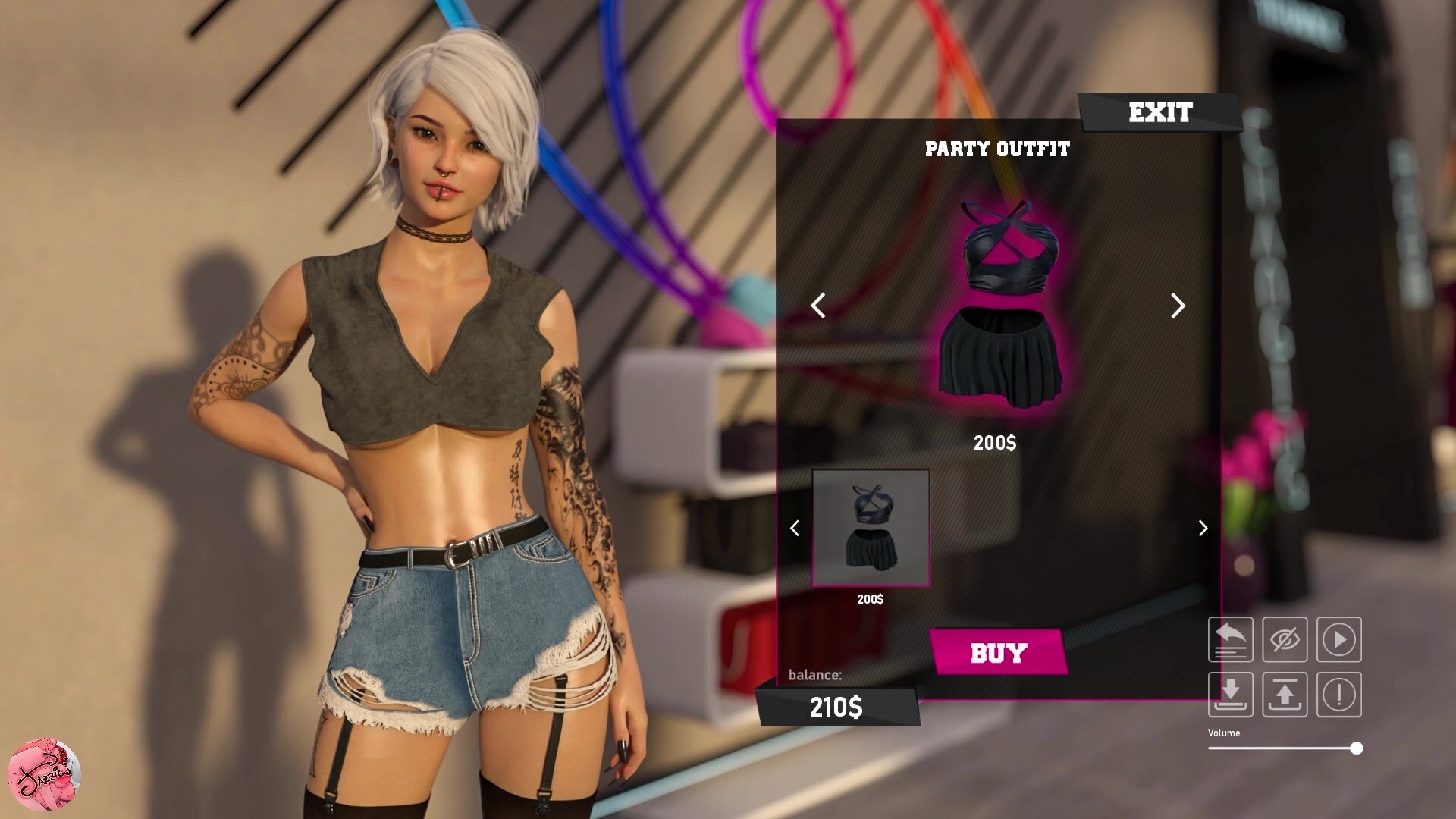Buy the Party Outfit
Viewport: 1456px width, 819px height.
tap(998, 653)
